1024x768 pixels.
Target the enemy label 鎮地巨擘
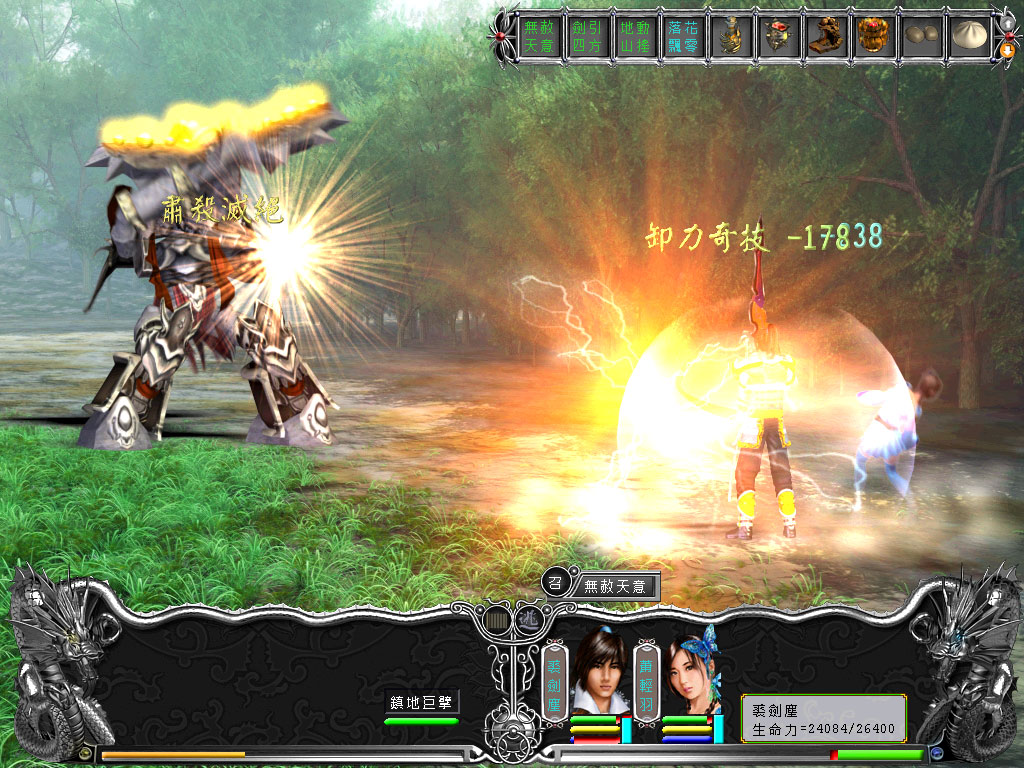point(423,703)
